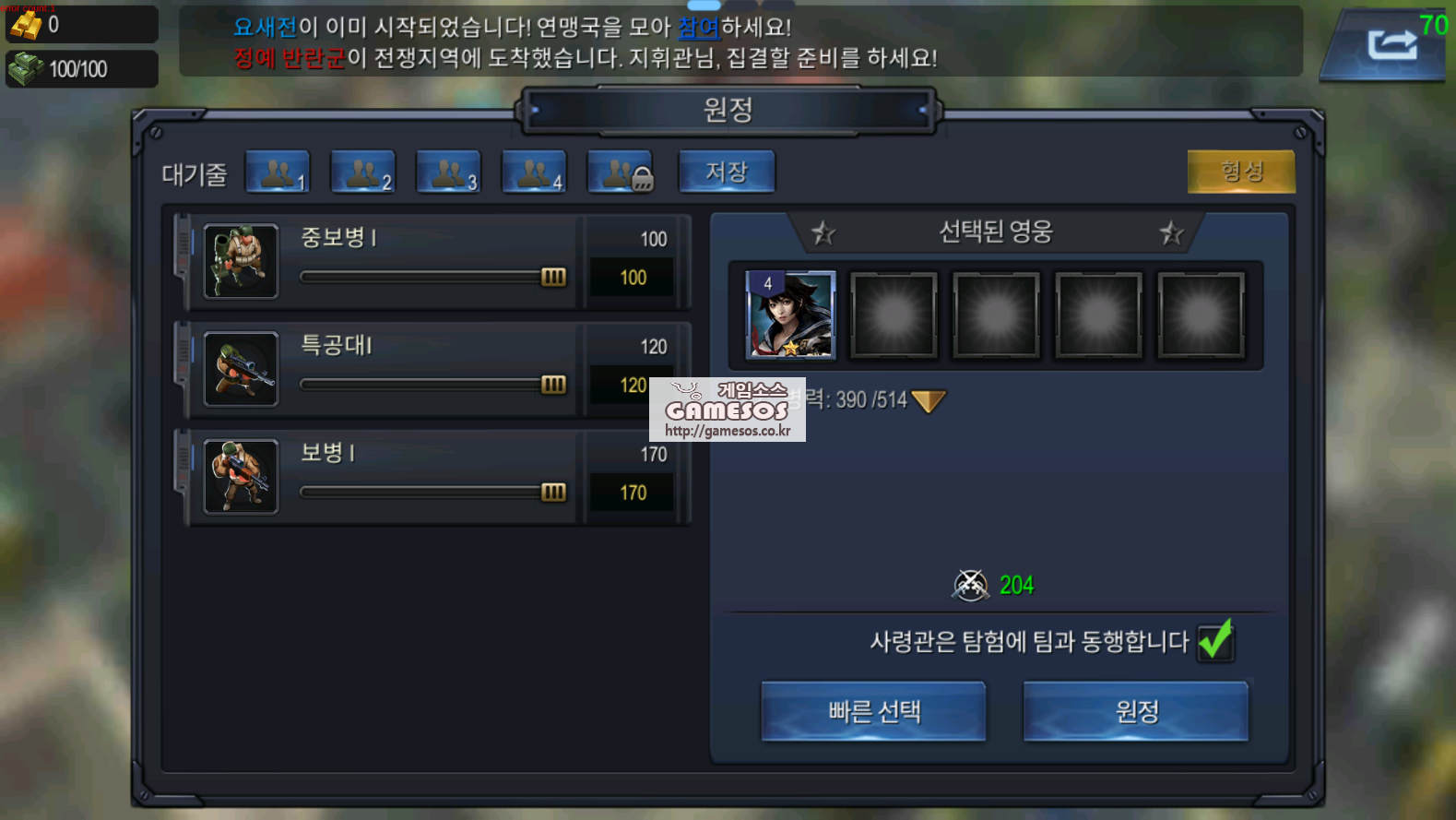
Task: Click the 보병 I slider handle
Action: (x=553, y=493)
